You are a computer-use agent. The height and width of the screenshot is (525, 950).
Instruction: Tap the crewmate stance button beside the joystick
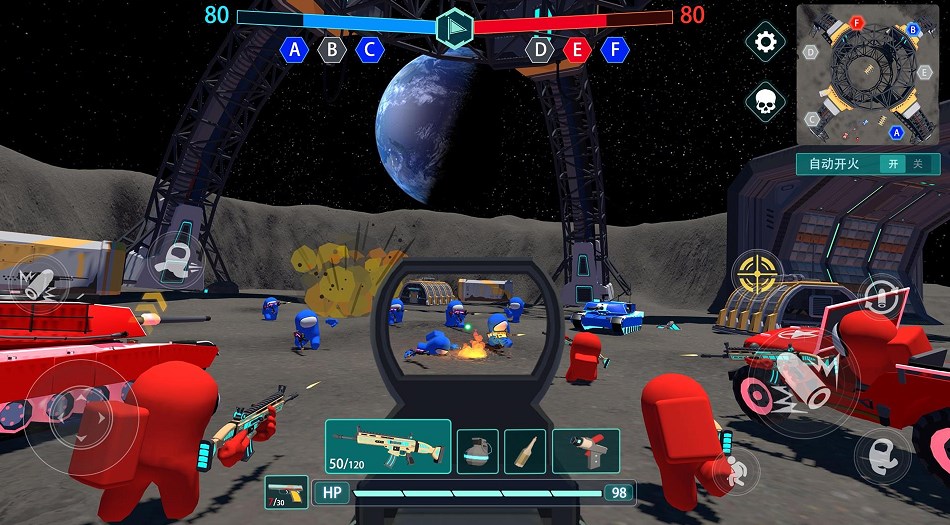pos(178,262)
